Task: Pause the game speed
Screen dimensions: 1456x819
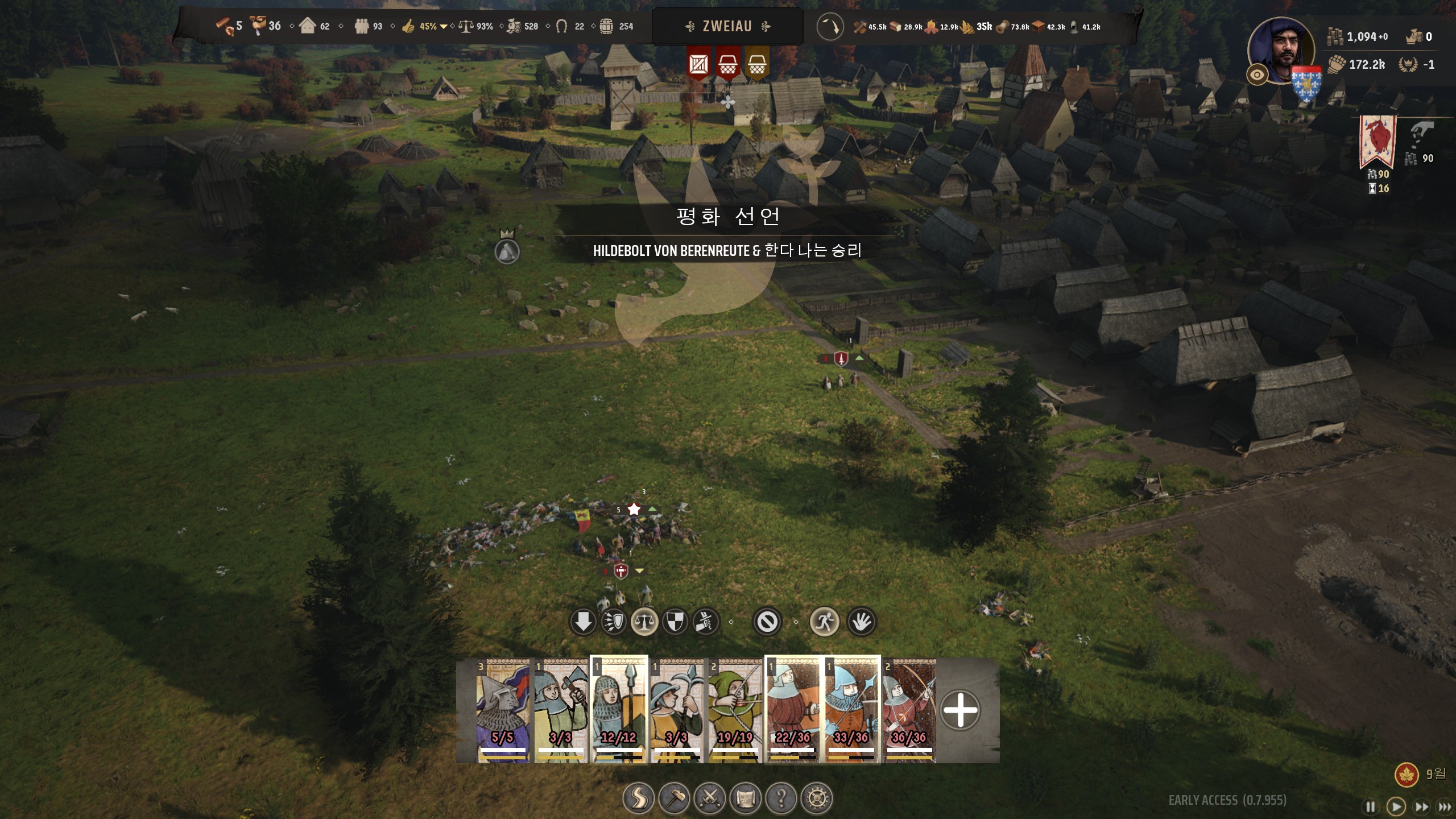Action: (x=1371, y=806)
